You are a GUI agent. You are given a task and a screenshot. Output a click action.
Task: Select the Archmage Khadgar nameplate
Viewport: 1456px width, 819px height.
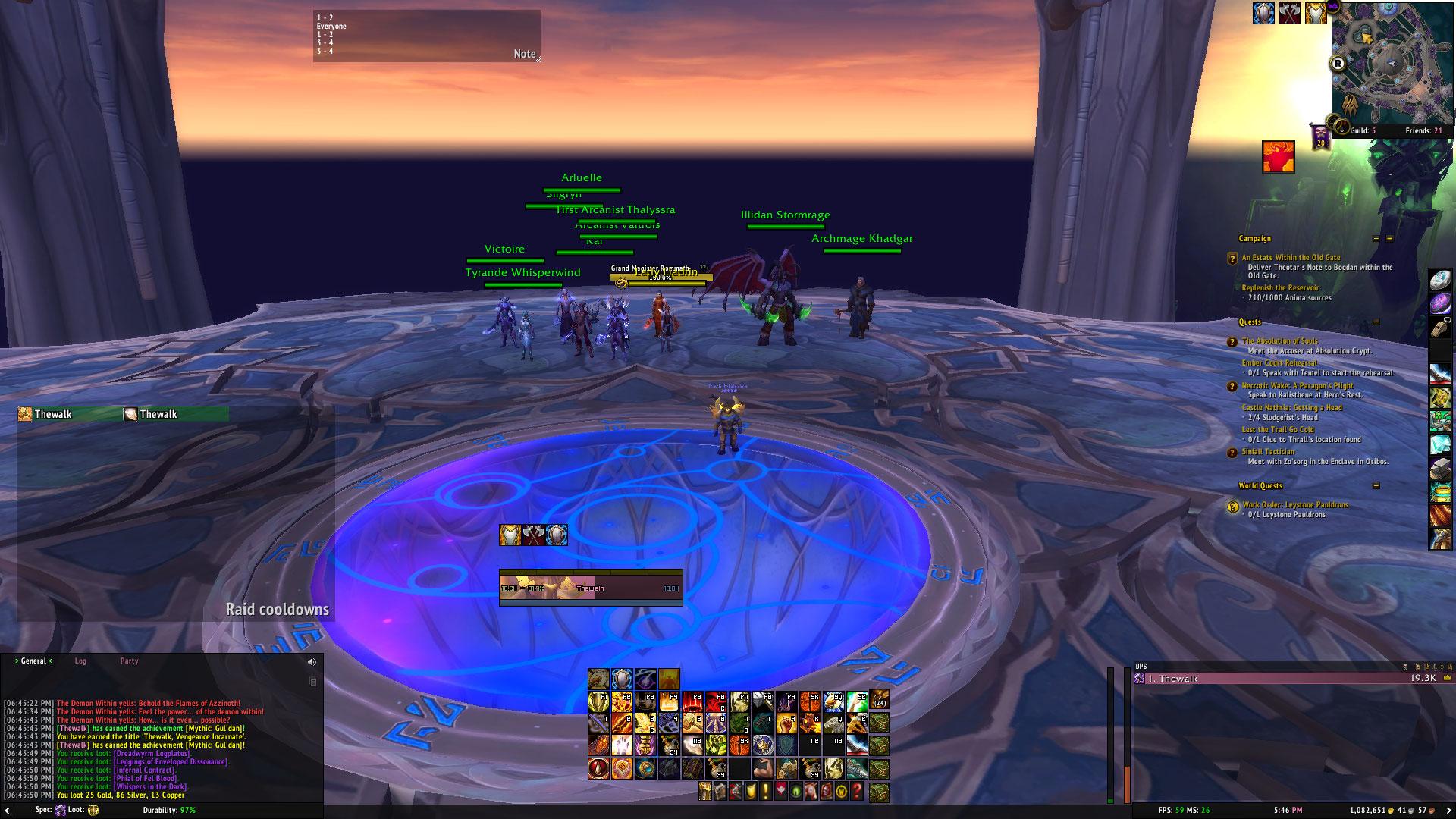click(861, 239)
